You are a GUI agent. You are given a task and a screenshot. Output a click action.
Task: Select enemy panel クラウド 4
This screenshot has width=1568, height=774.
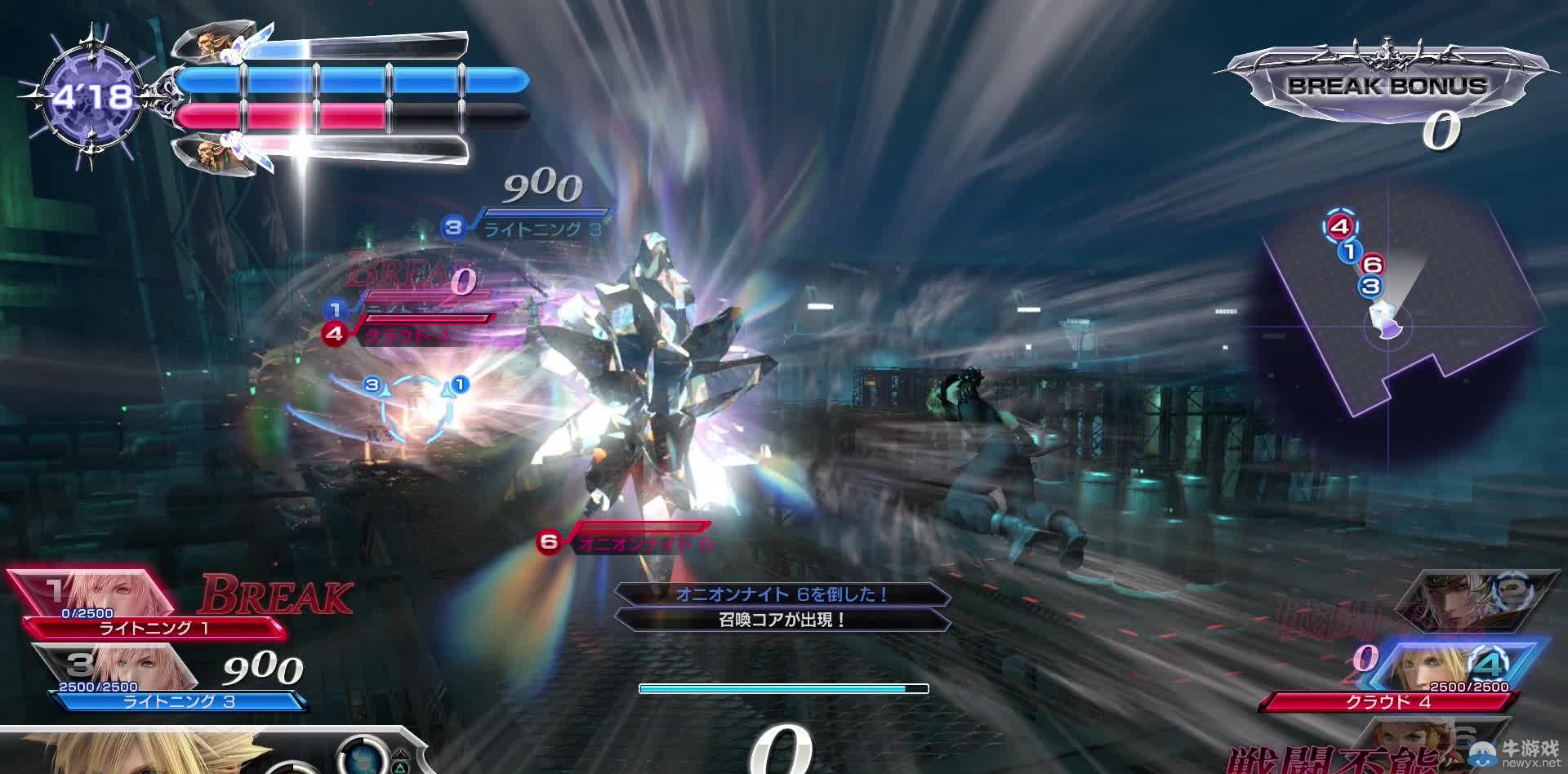[x=1388, y=701]
